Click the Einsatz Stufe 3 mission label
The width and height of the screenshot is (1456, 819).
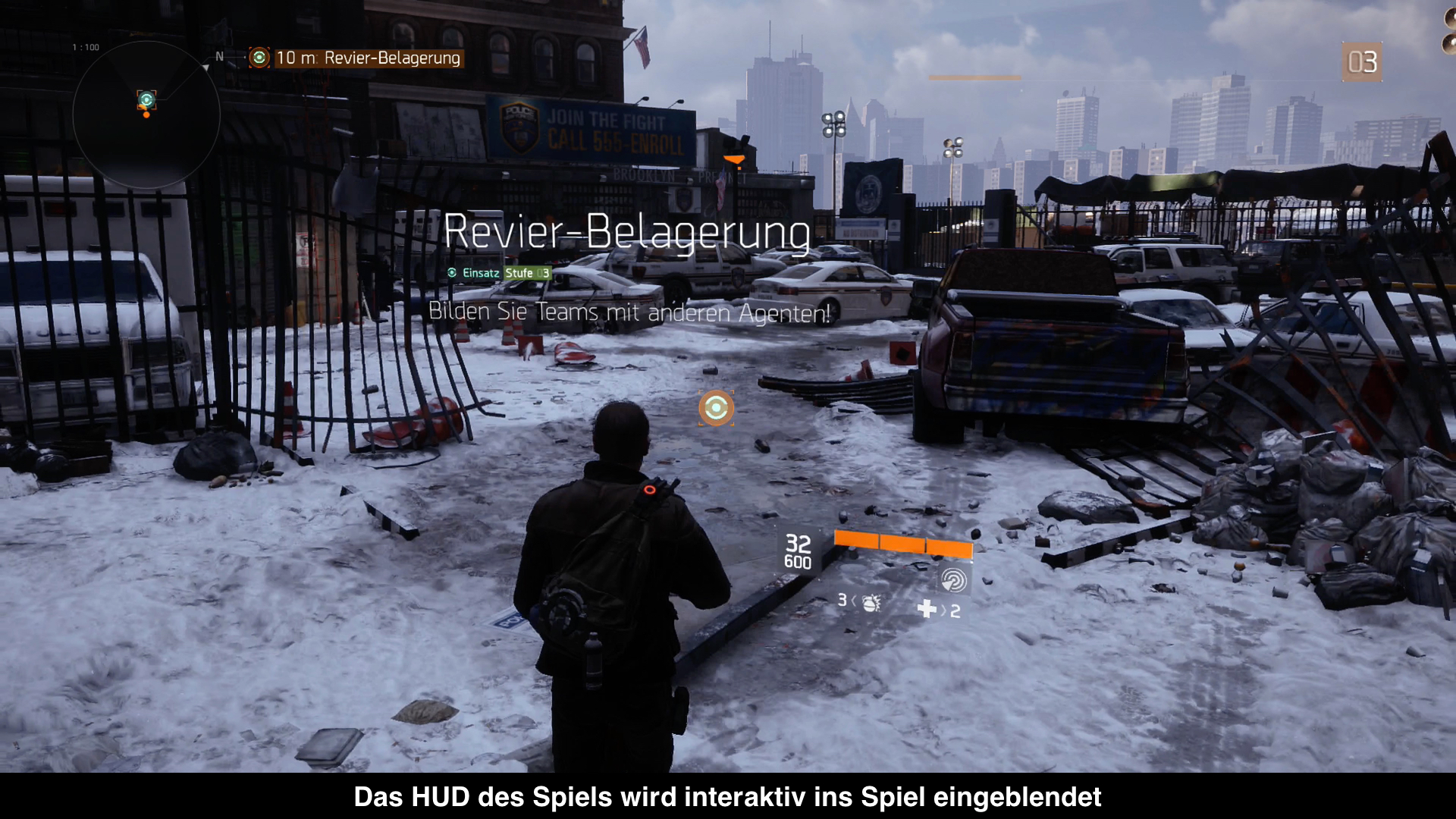point(499,273)
